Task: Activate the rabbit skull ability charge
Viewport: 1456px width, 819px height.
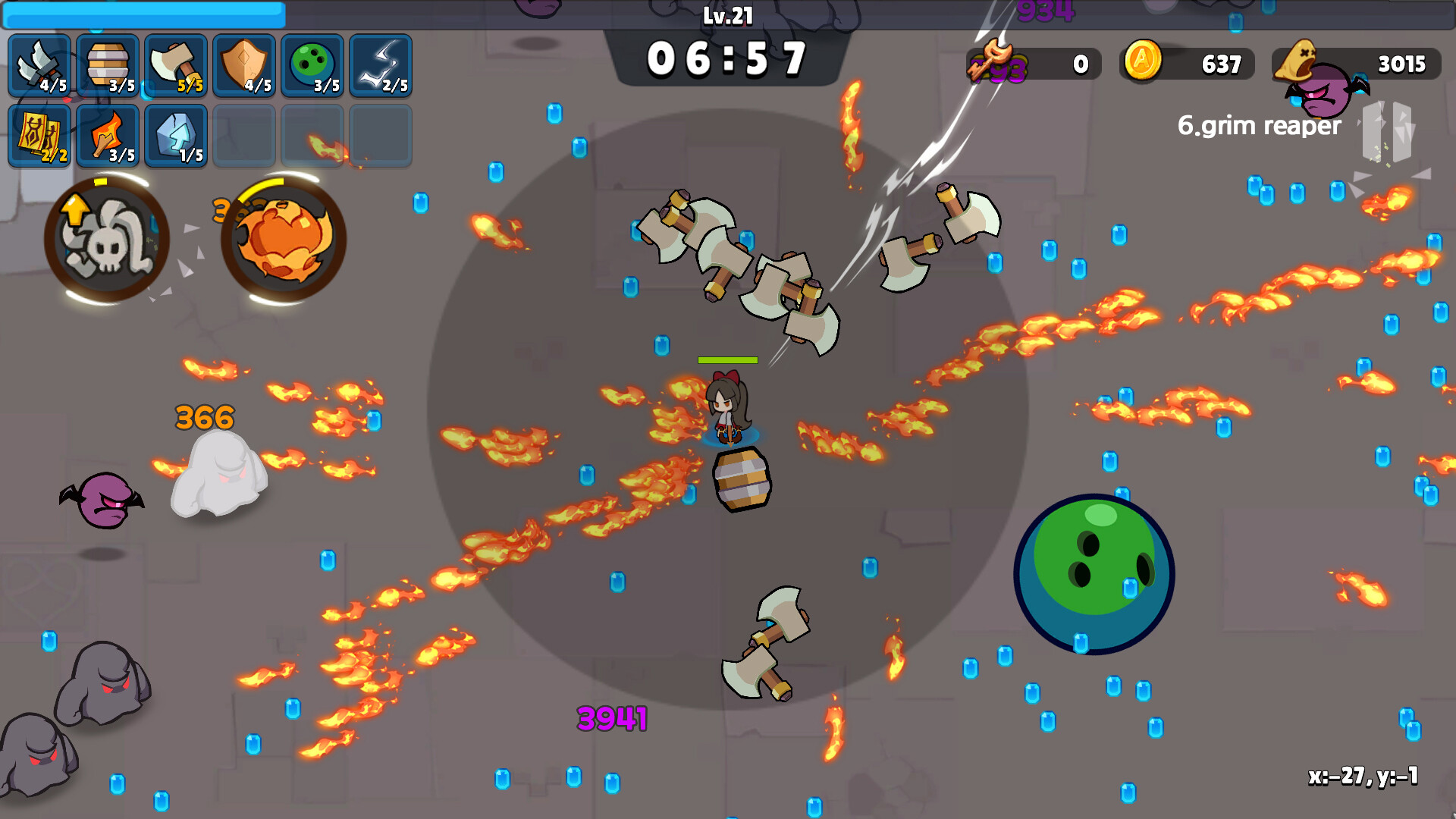Action: click(107, 239)
